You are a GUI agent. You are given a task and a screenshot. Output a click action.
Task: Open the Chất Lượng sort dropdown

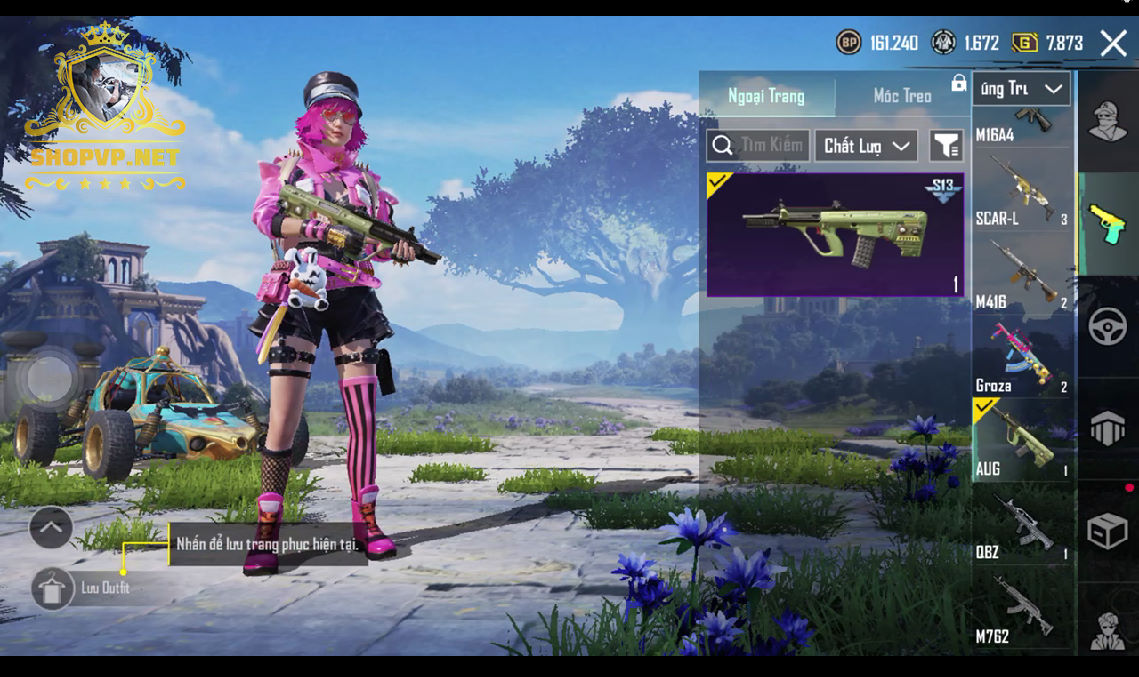(866, 146)
